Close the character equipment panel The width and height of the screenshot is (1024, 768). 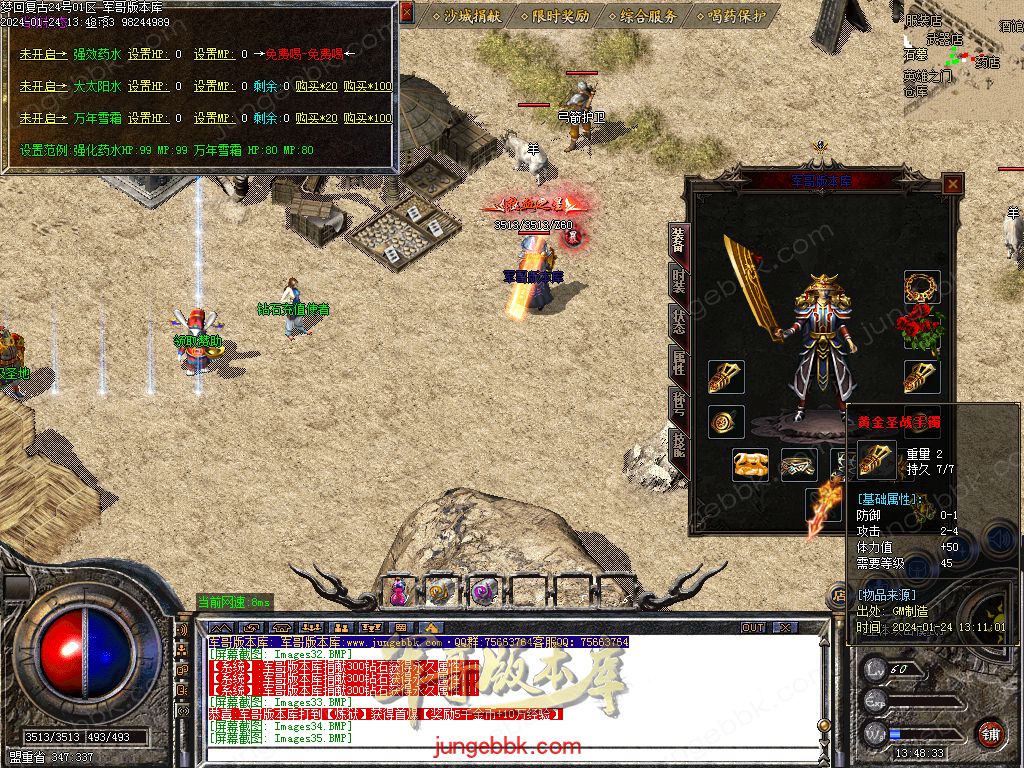pos(953,185)
